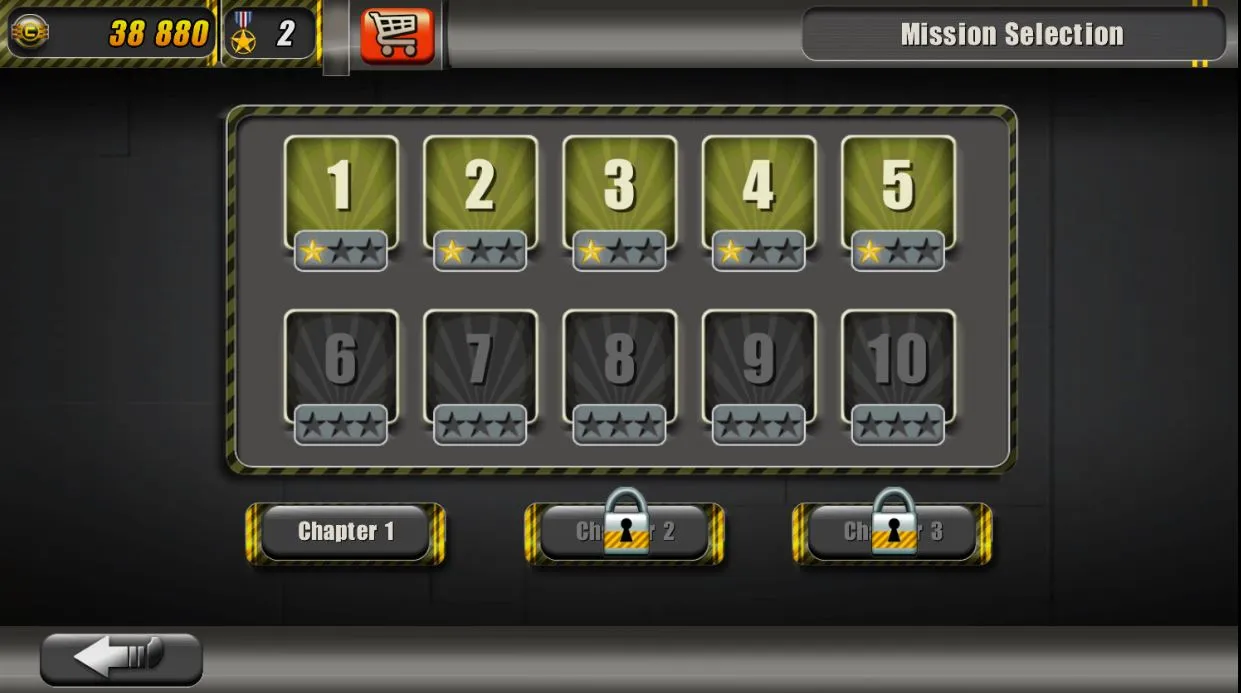Go back with the arrow button

[121, 658]
